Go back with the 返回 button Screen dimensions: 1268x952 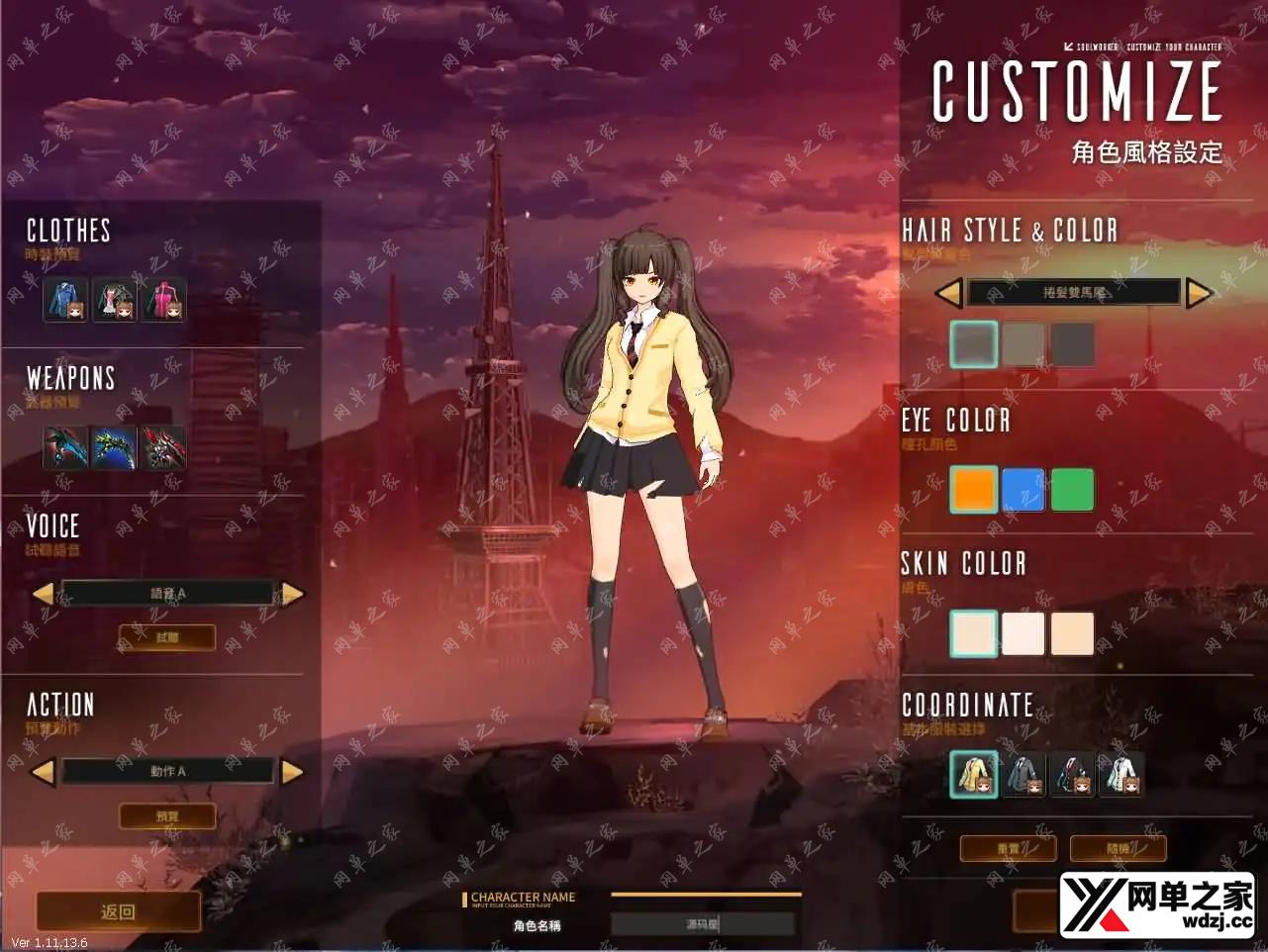pyautogui.click(x=118, y=911)
